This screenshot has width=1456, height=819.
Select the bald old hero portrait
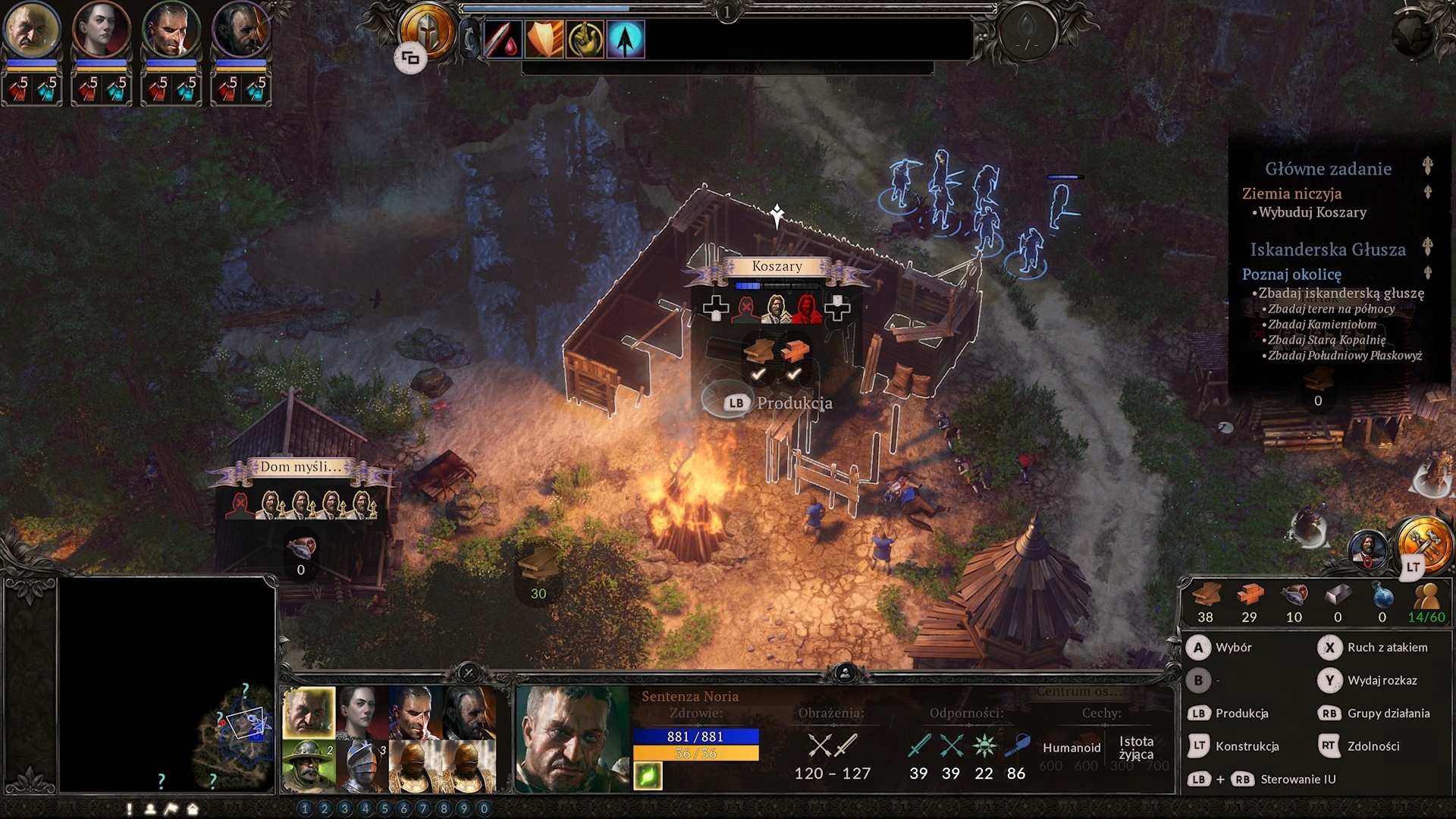point(31,30)
